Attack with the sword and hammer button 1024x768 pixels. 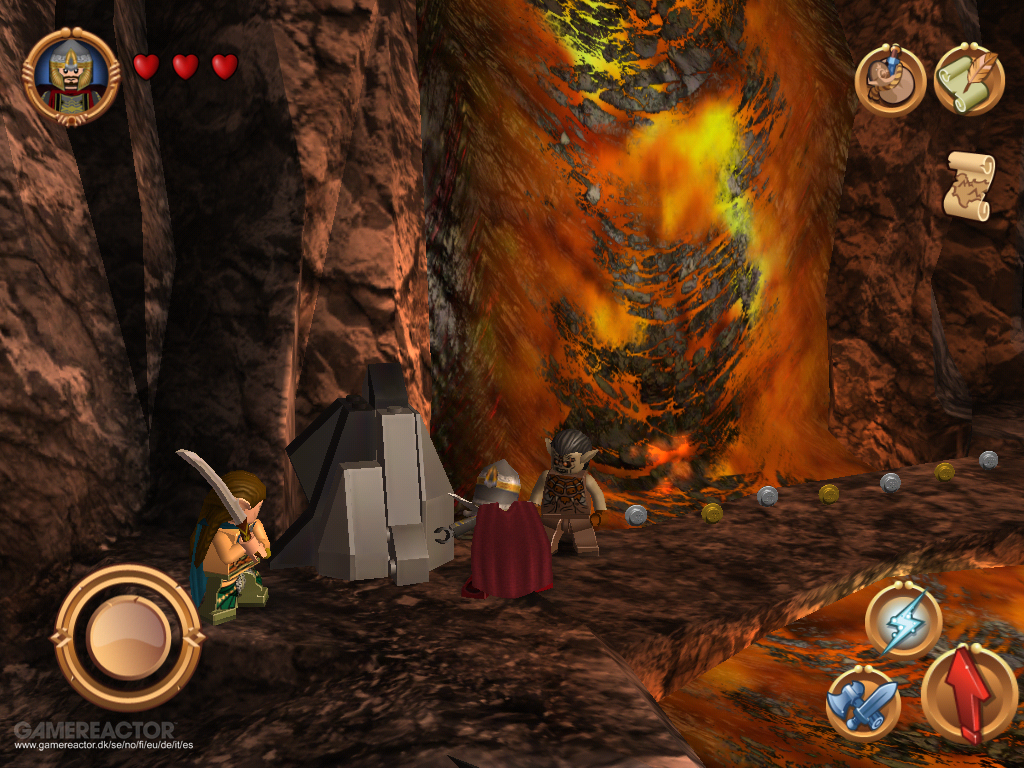tap(863, 703)
